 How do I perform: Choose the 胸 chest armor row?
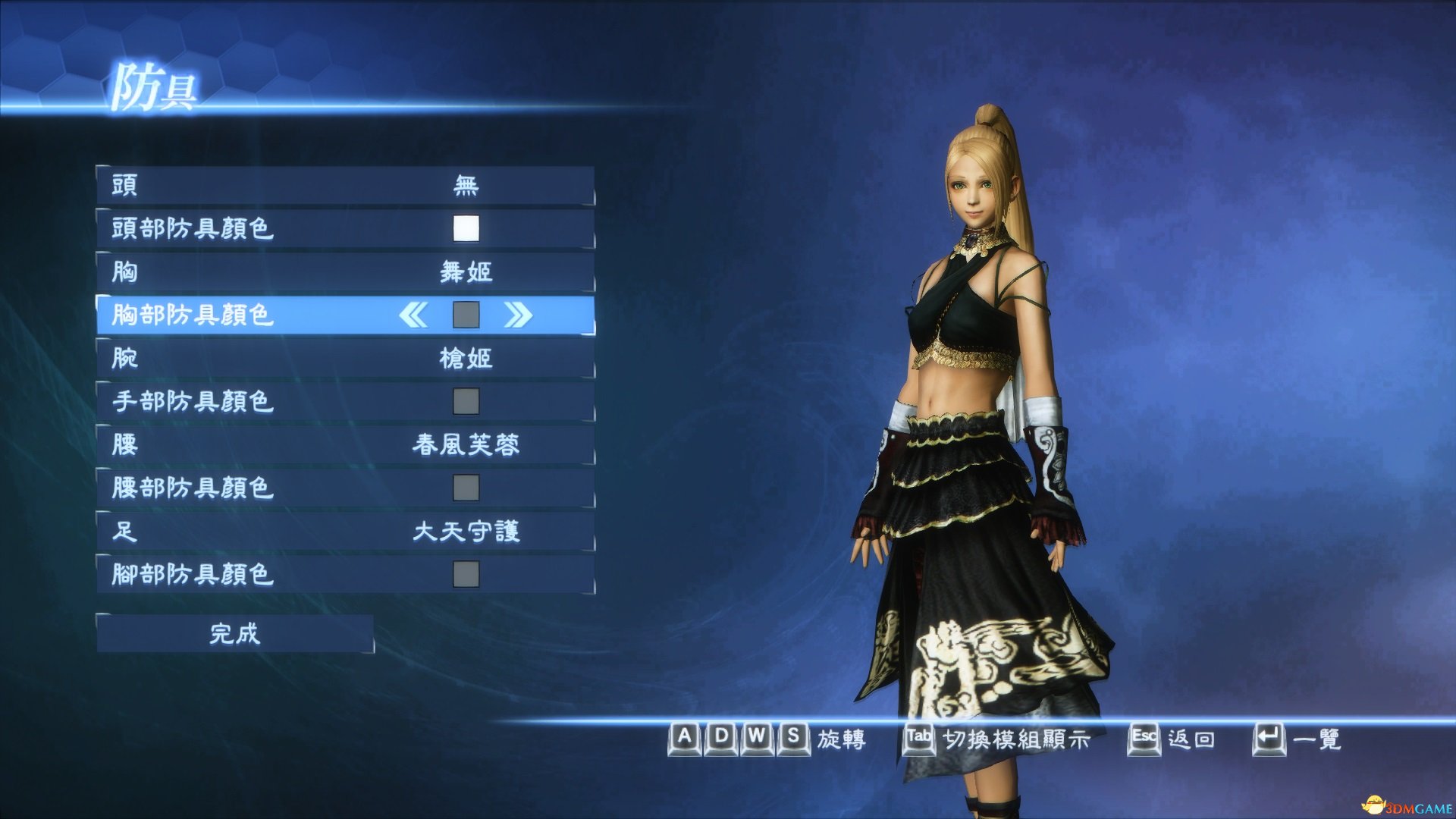(345, 271)
